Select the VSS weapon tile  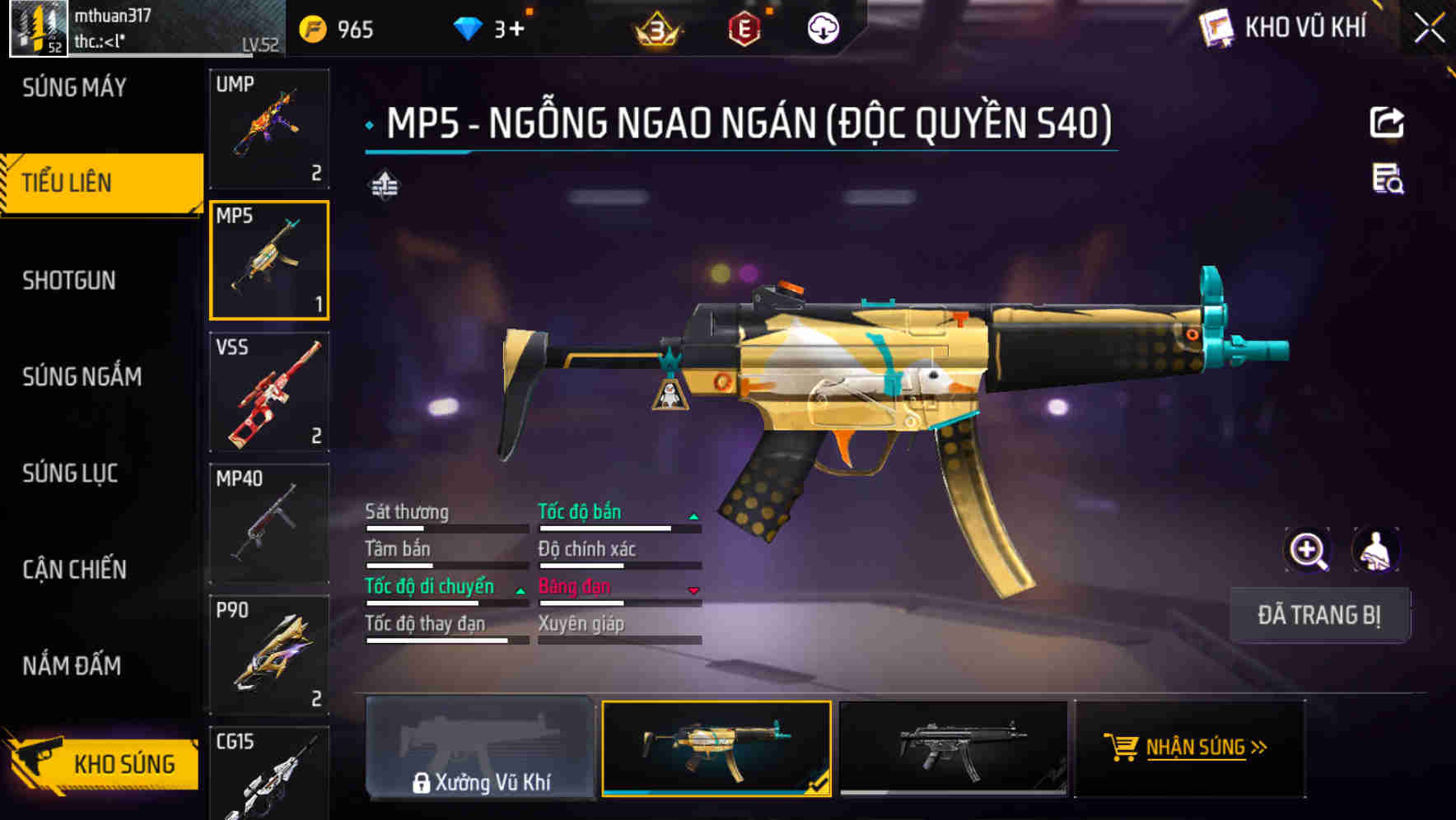click(269, 392)
